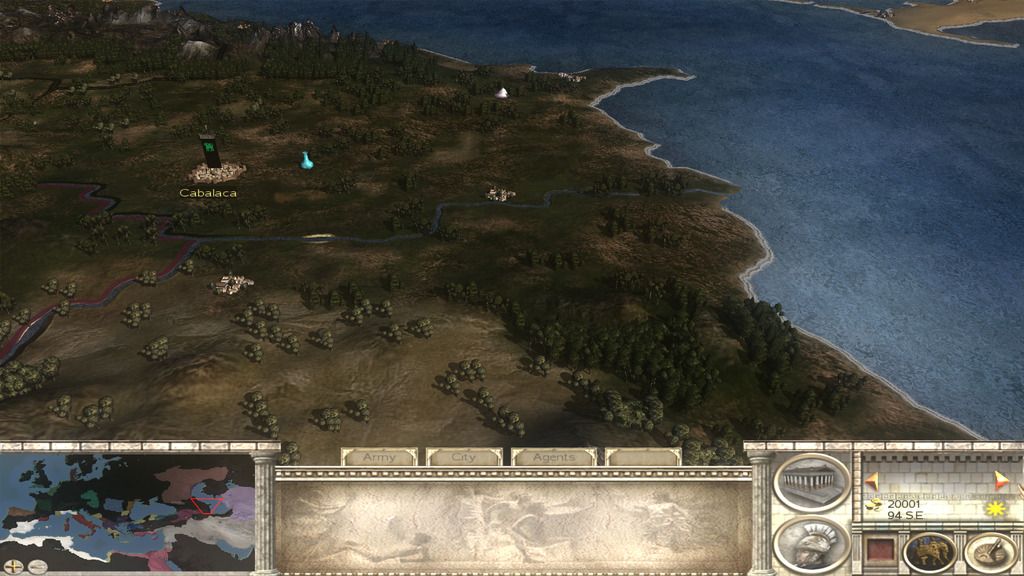The width and height of the screenshot is (1024, 576).
Task: Open the City tab
Action: [464, 457]
